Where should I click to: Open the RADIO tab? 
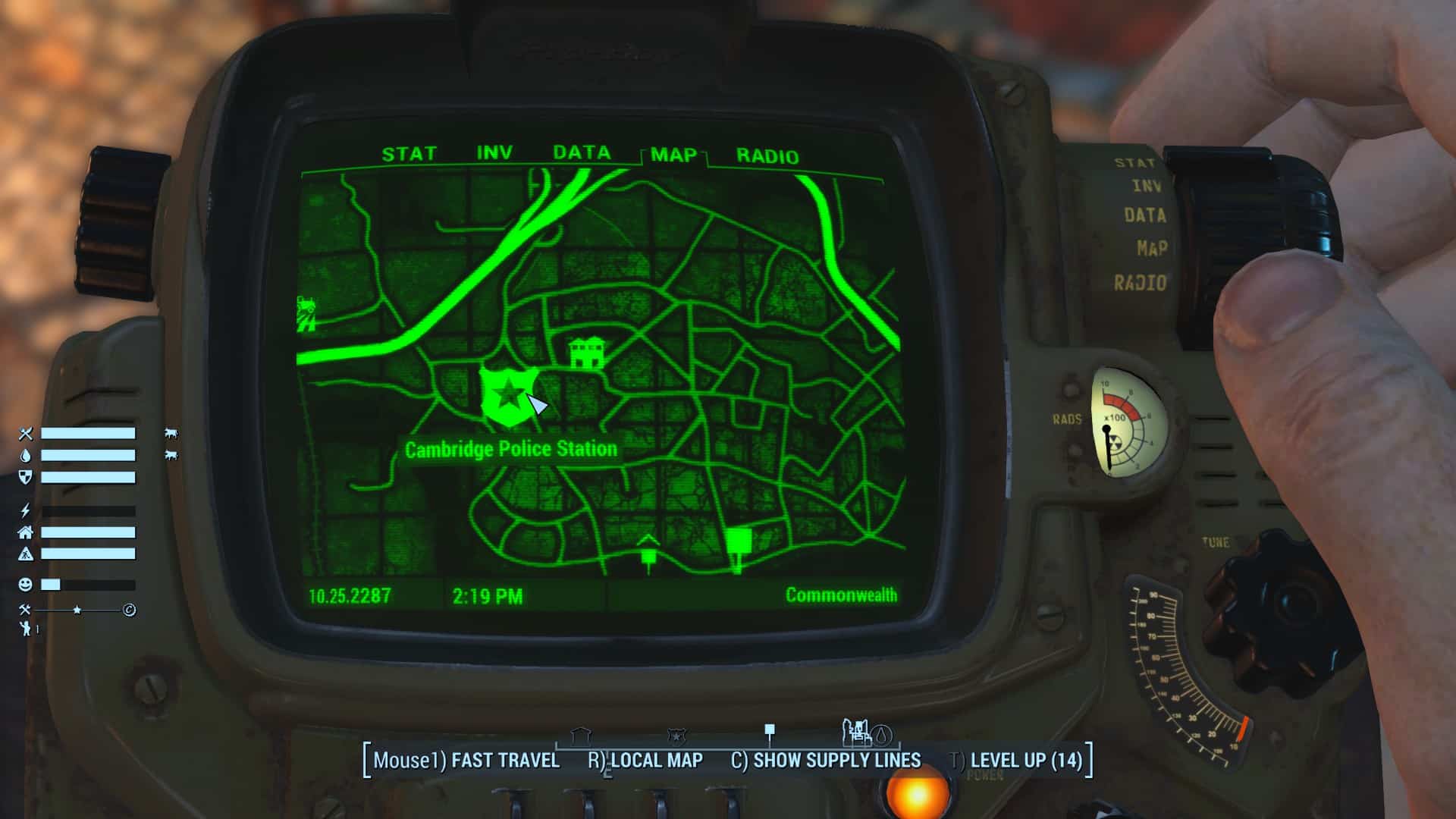767,156
